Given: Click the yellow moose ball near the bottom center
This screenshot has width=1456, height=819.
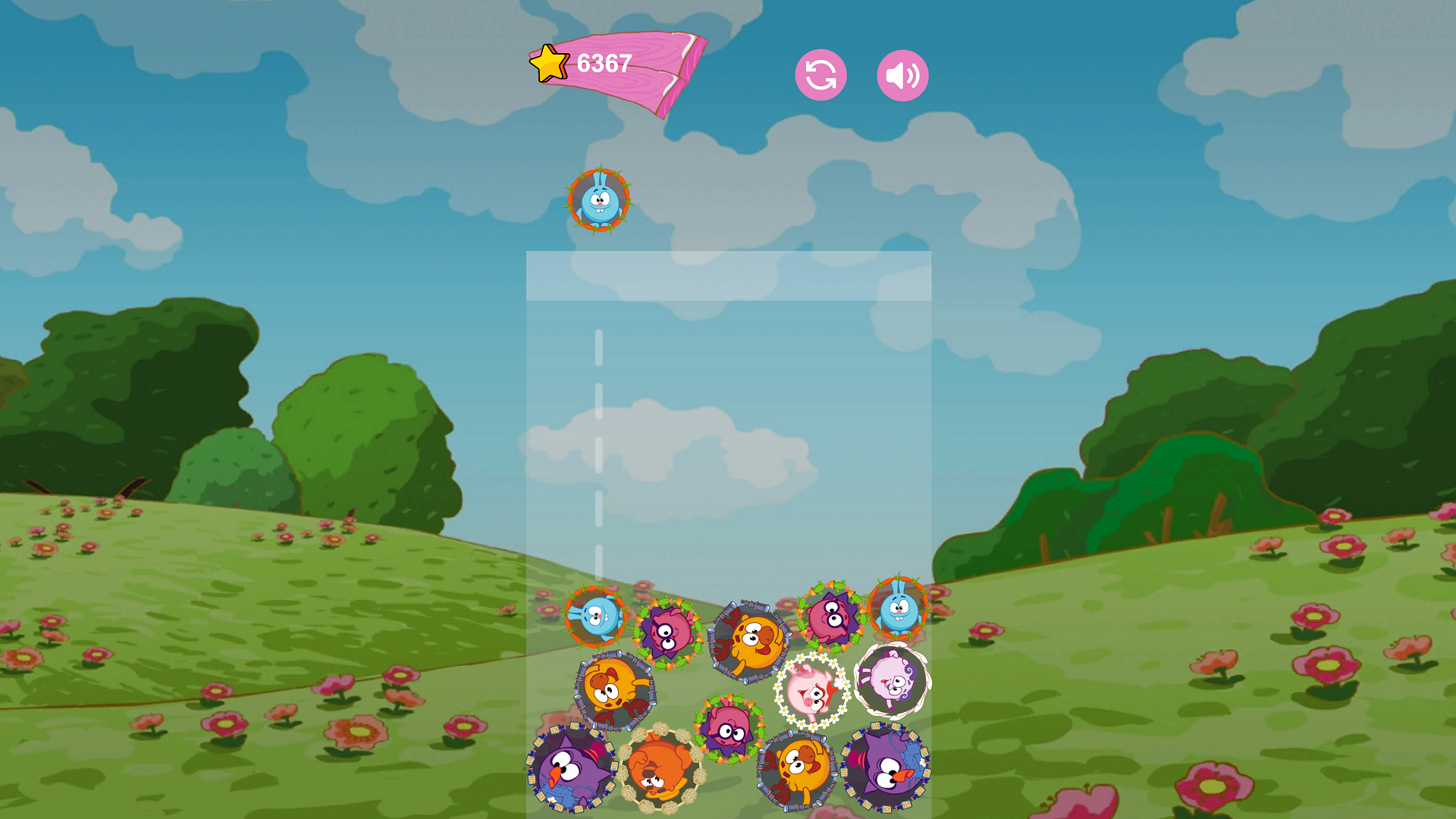Looking at the screenshot, I should (x=795, y=770).
